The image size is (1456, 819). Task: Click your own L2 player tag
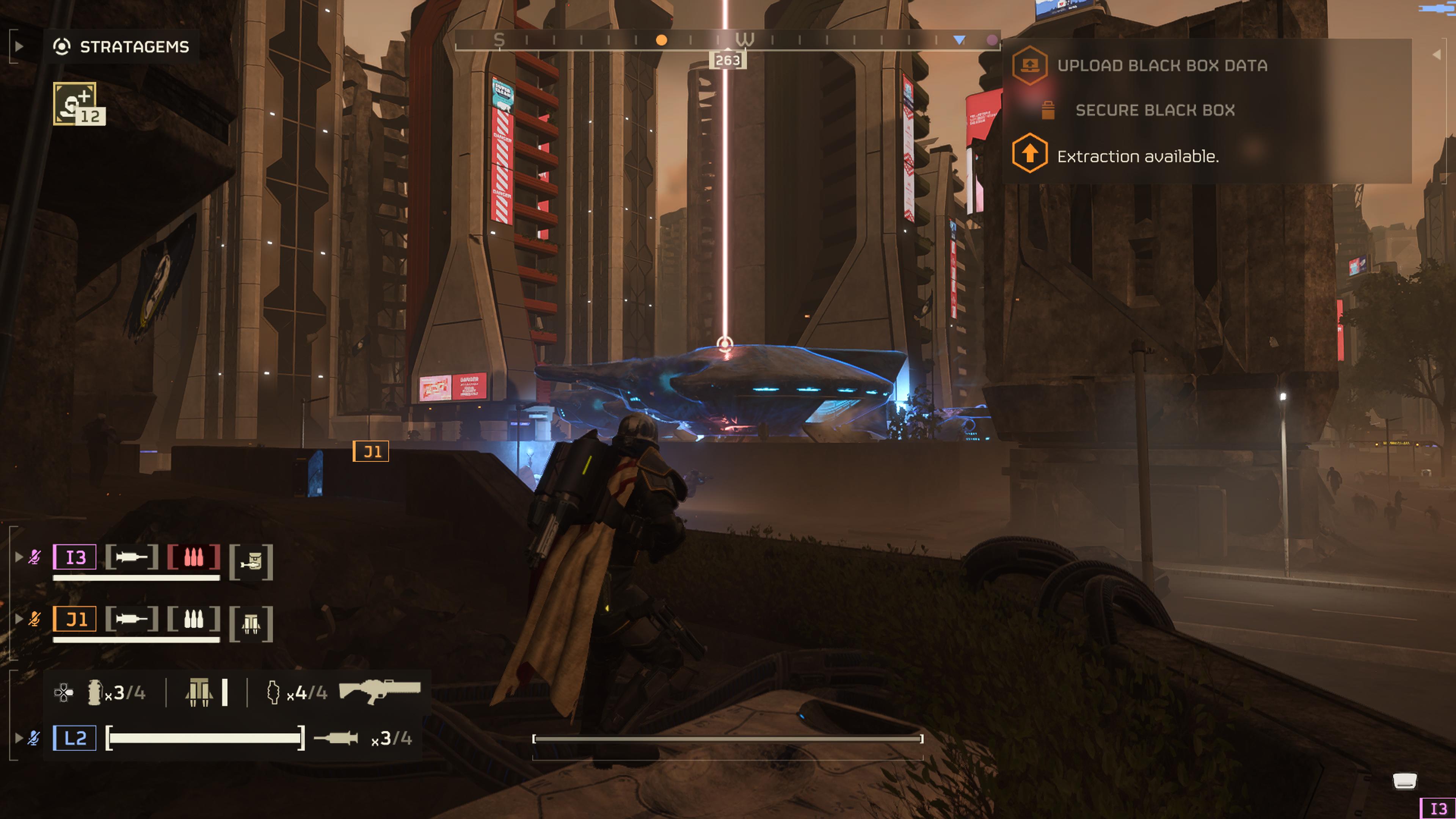coord(75,737)
